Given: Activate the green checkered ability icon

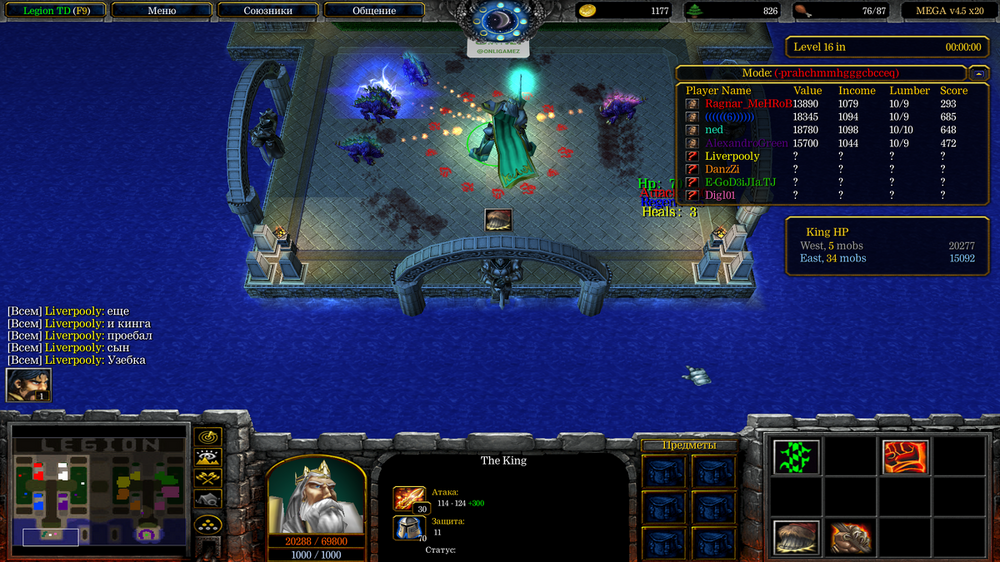Looking at the screenshot, I should pos(797,457).
